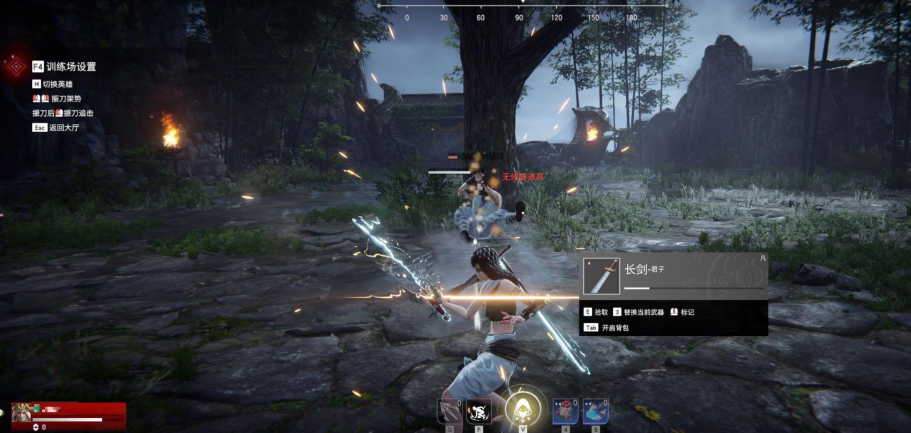This screenshot has width=911, height=433.
Task: Activate the flaming martial-arts skill icon
Action: pyautogui.click(x=479, y=411)
